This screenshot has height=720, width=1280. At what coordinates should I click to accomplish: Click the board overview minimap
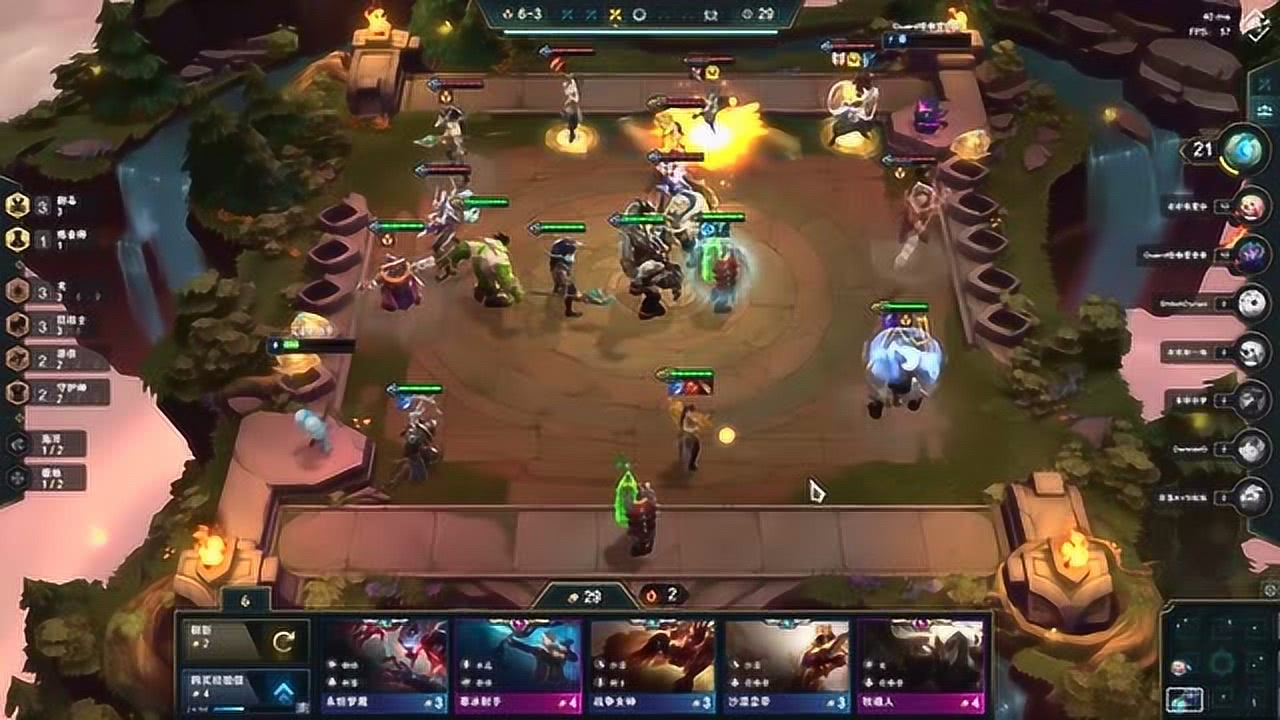click(x=1220, y=661)
